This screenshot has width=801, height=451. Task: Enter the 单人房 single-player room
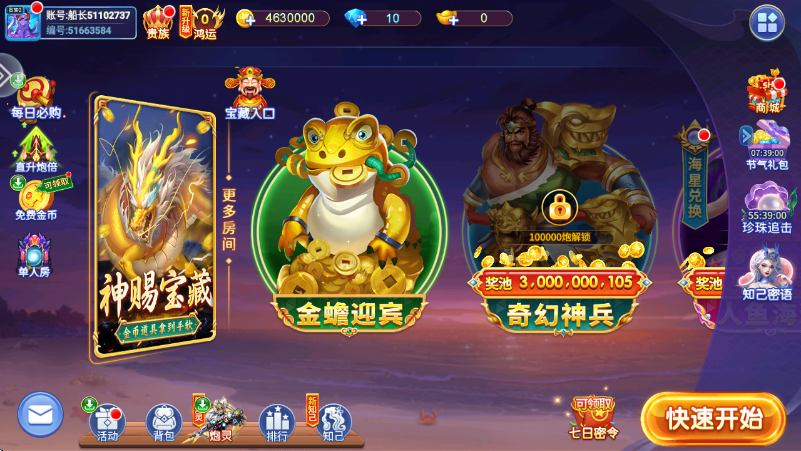[34, 256]
